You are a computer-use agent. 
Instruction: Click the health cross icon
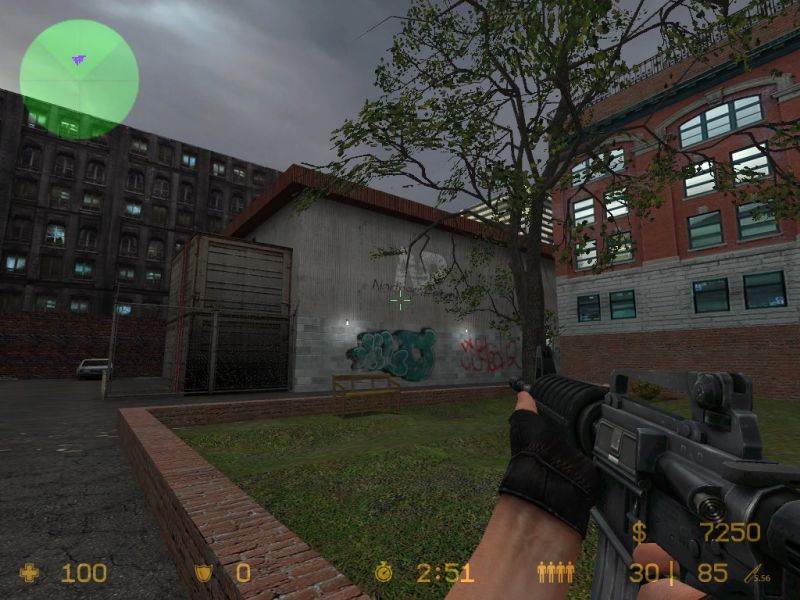coord(30,573)
